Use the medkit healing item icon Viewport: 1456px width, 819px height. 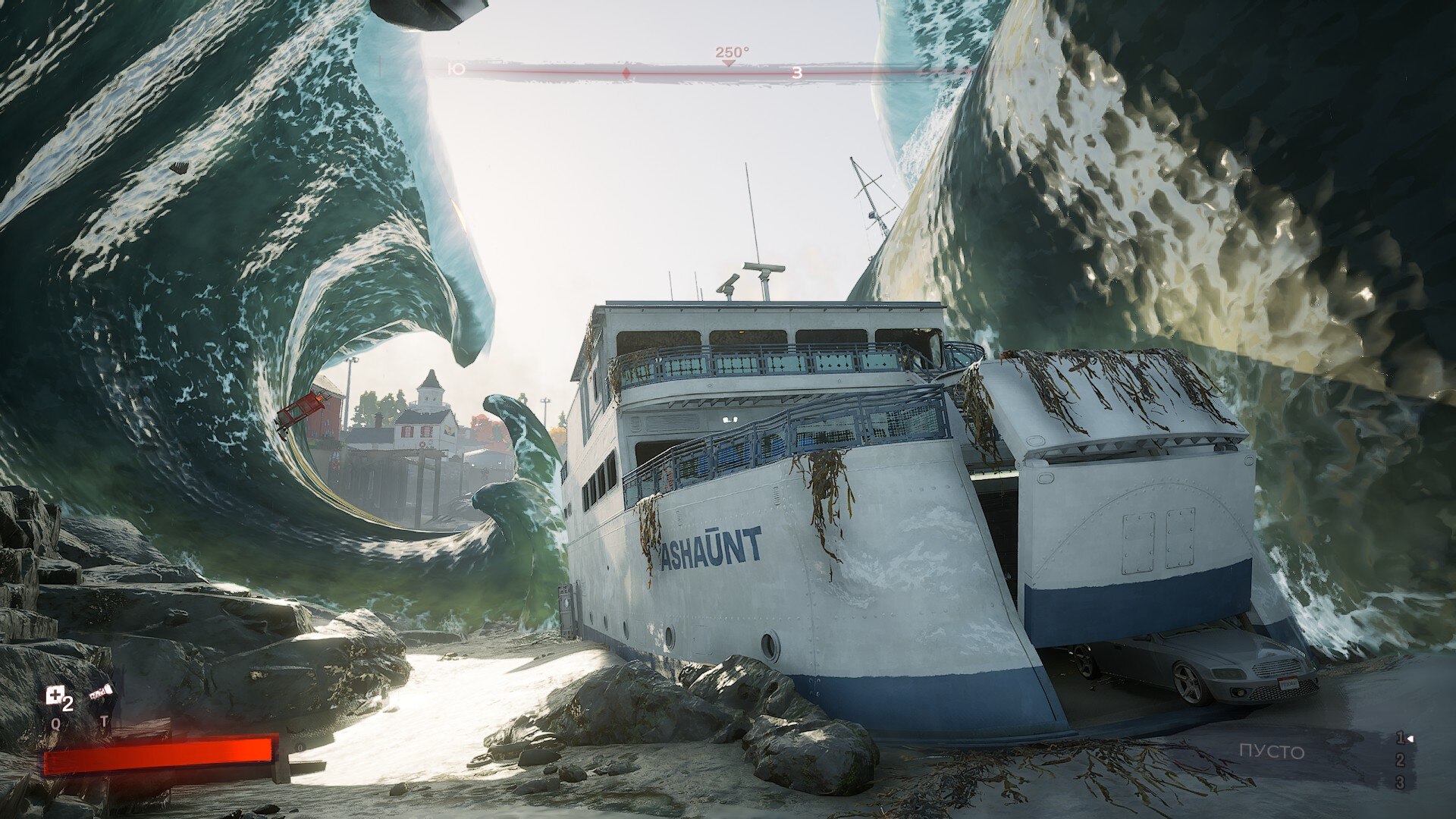pyautogui.click(x=55, y=695)
